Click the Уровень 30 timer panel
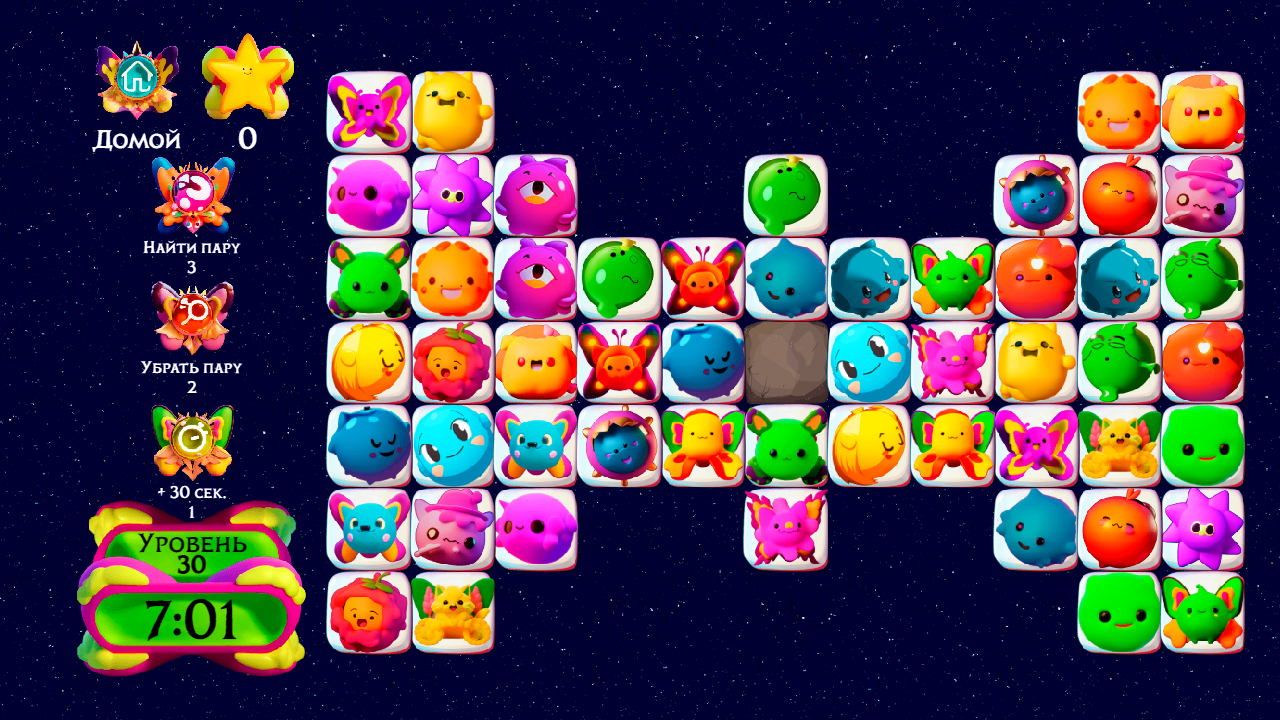The height and width of the screenshot is (720, 1280). coord(183,590)
